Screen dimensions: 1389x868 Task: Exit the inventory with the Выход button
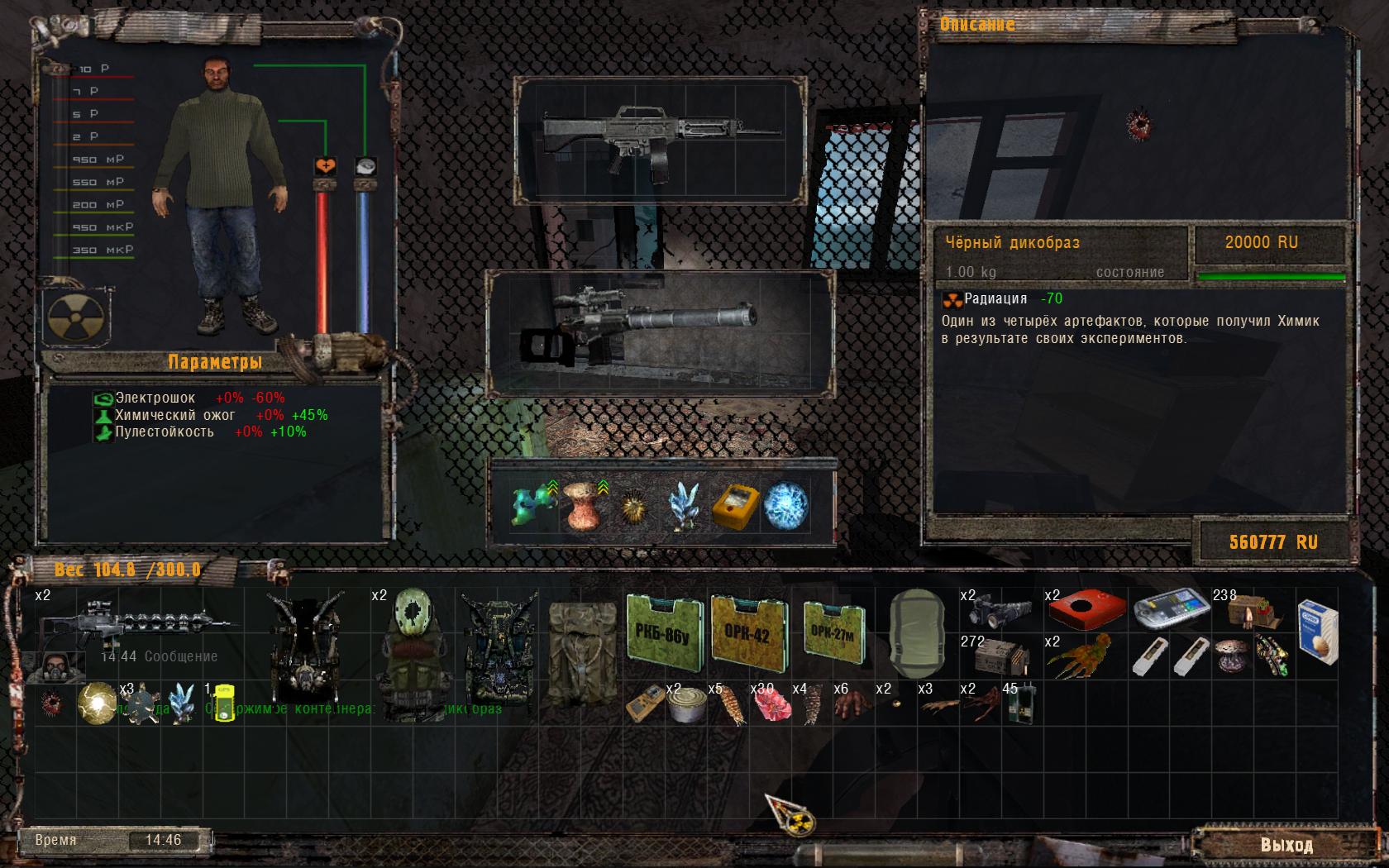1286,845
